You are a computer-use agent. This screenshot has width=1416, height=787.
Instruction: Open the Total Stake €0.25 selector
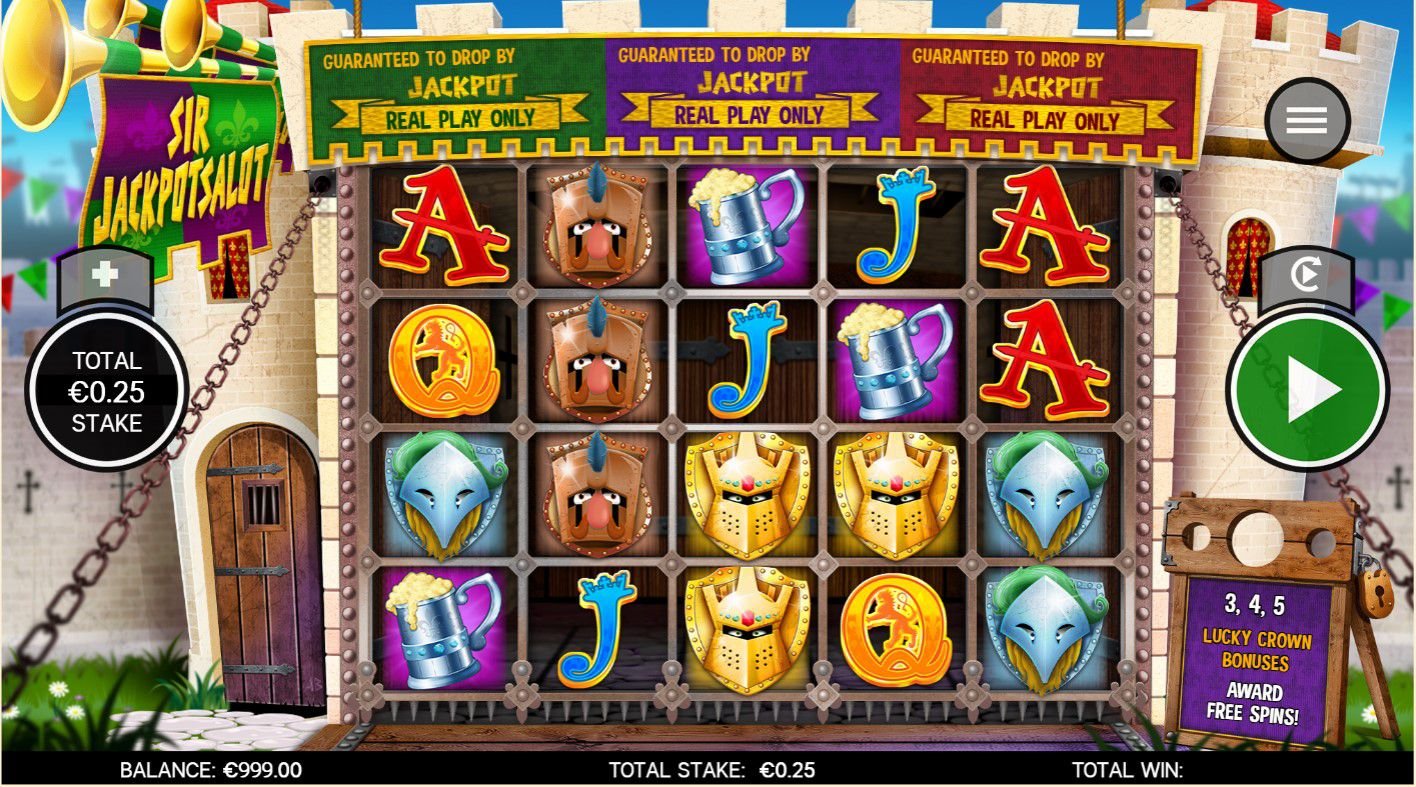point(106,391)
